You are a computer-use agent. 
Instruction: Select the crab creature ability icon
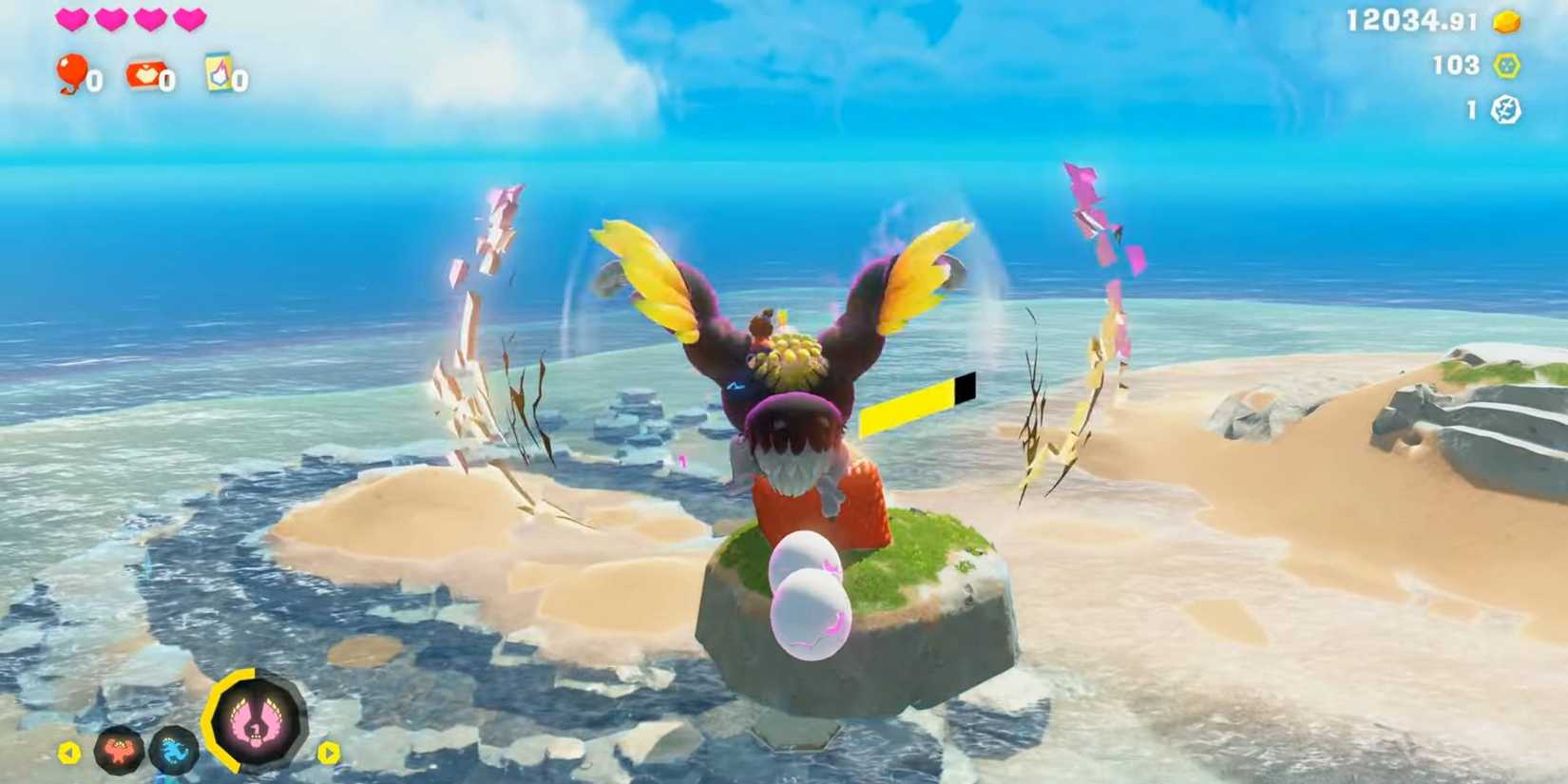118,751
